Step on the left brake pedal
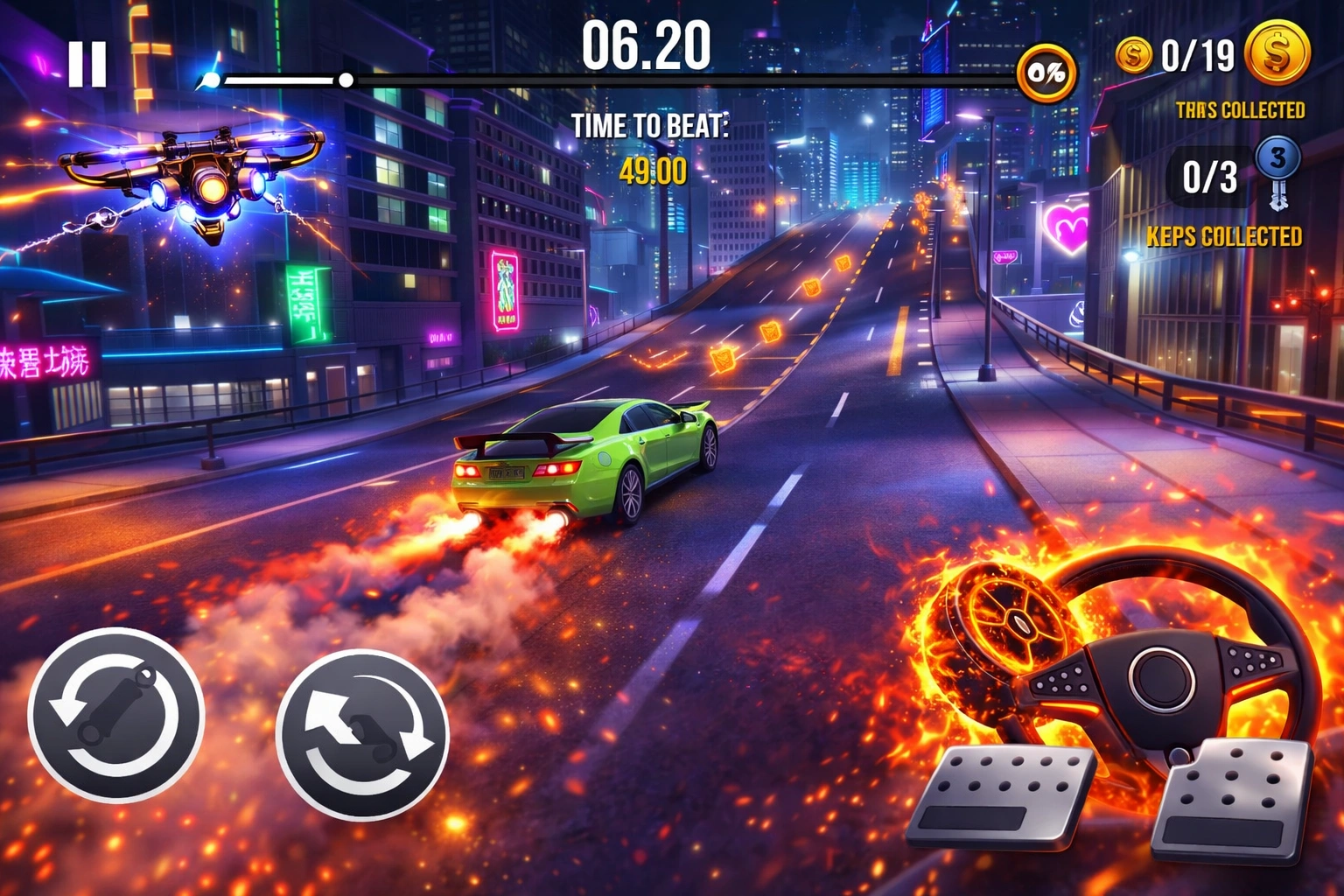1344x896 pixels. [1001, 796]
